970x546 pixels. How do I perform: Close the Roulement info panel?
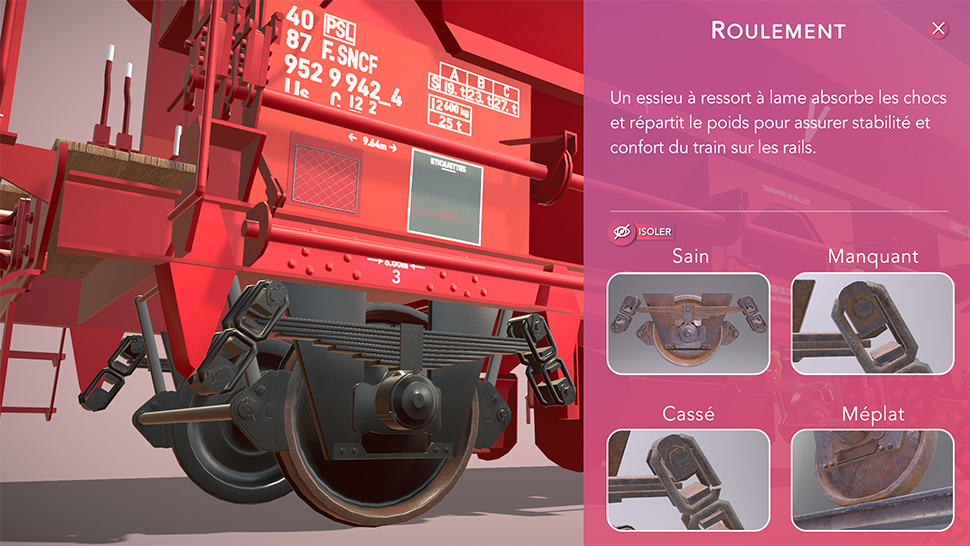pos(938,29)
